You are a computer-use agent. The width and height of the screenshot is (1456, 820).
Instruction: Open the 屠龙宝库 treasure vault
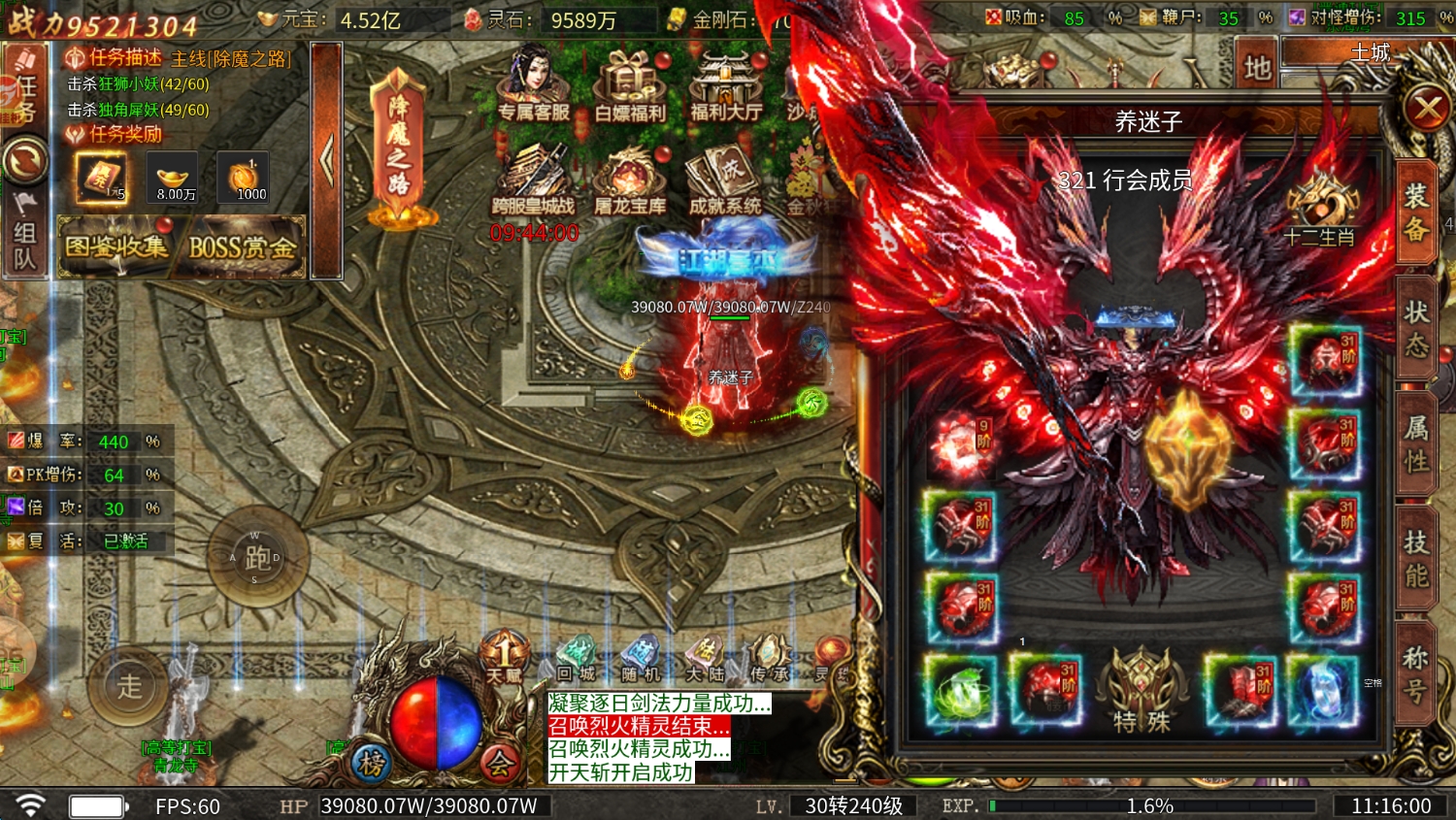point(630,181)
